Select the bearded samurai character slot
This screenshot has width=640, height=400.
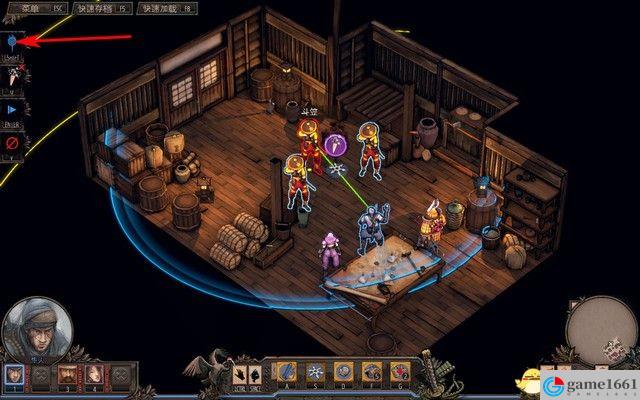pos(67,375)
